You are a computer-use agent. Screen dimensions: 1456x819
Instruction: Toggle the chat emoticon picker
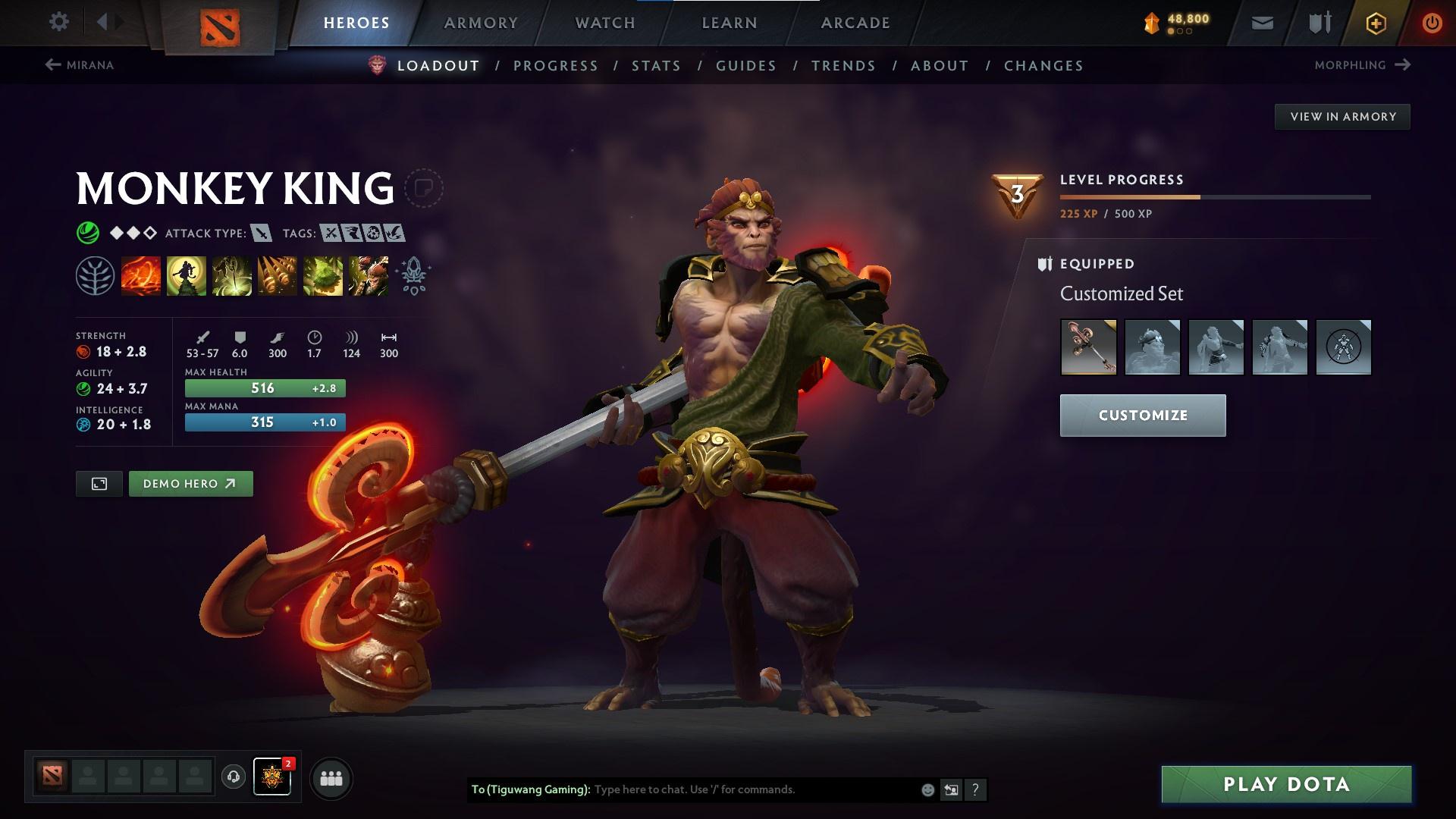click(x=927, y=789)
